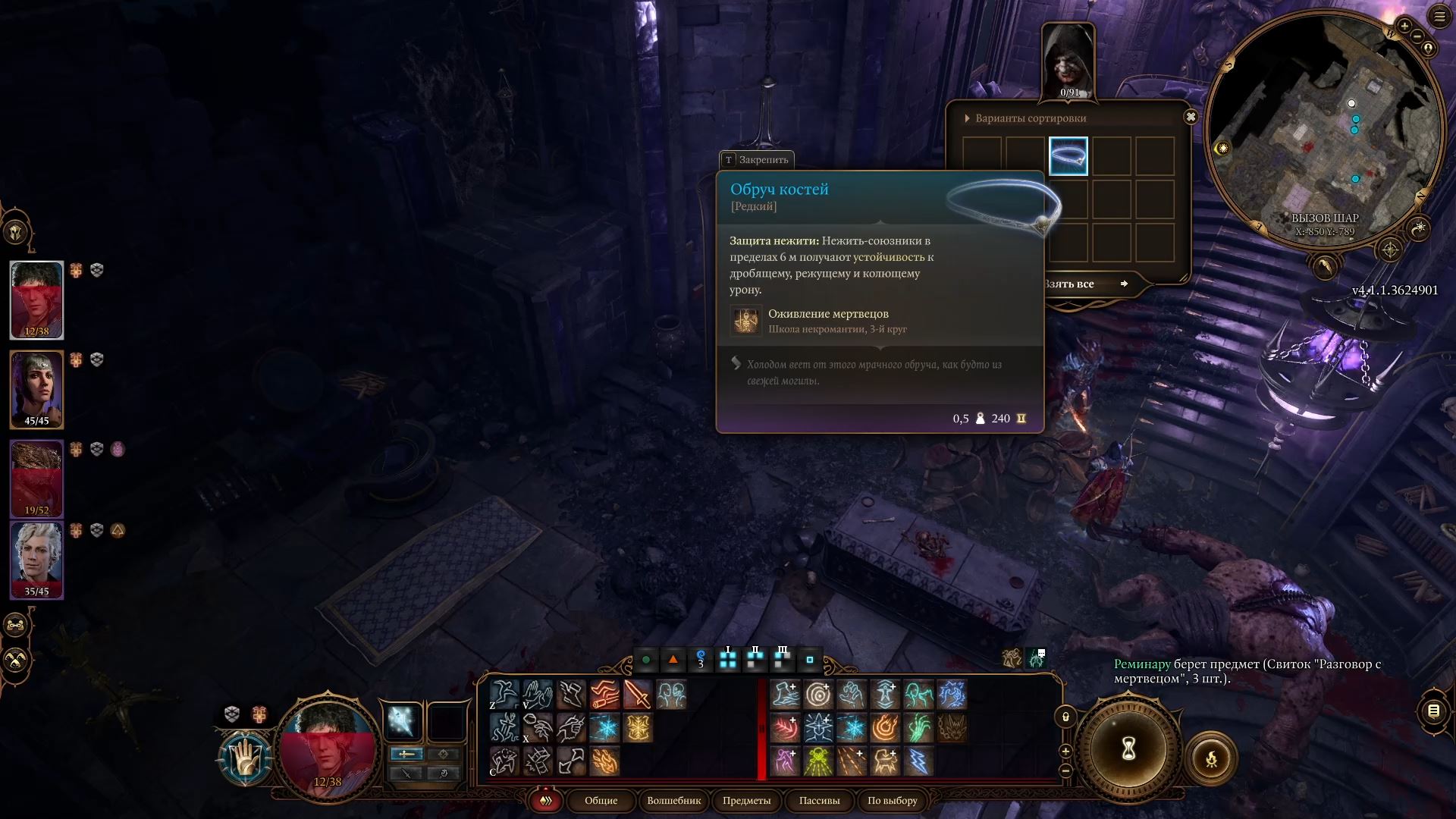Click the Взять все button

coord(1083,284)
